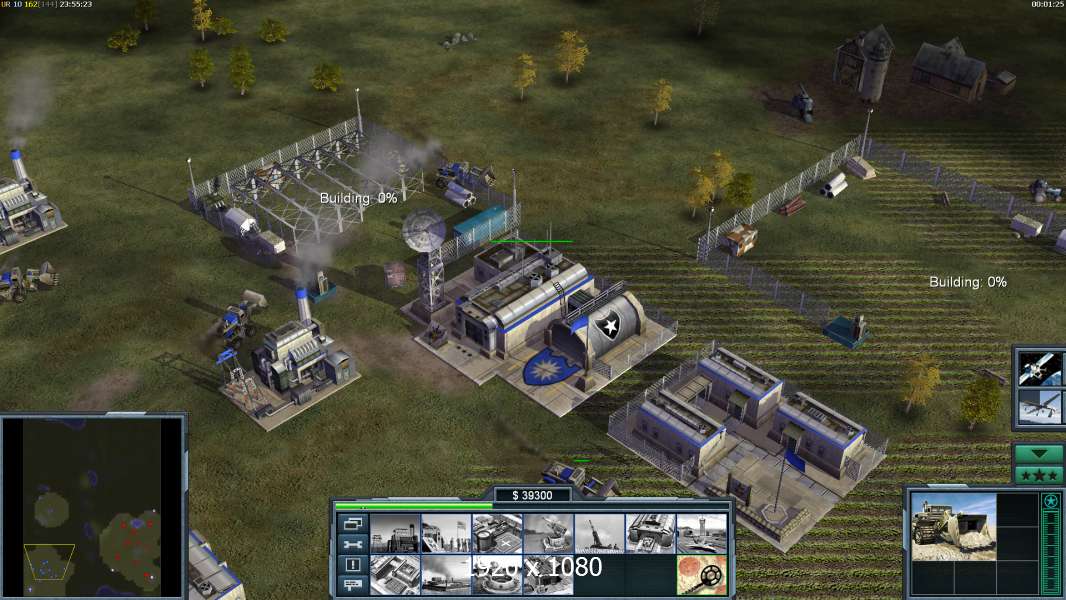Viewport: 1066px width, 600px height.
Task: Select the strategy center build icon
Action: 394,574
